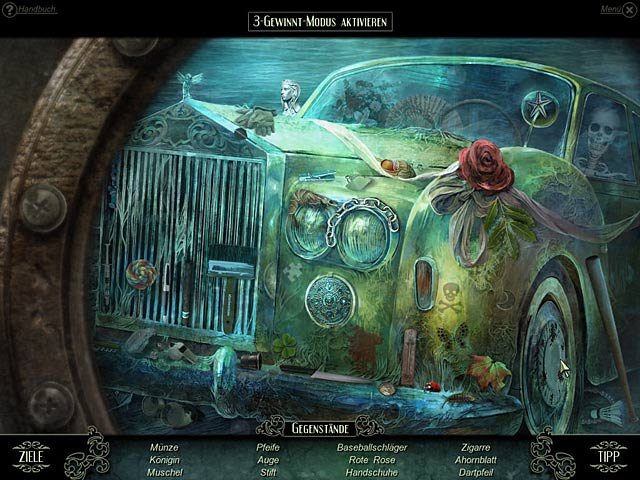
Task: Choose Königin from the object list
Action: (164, 459)
